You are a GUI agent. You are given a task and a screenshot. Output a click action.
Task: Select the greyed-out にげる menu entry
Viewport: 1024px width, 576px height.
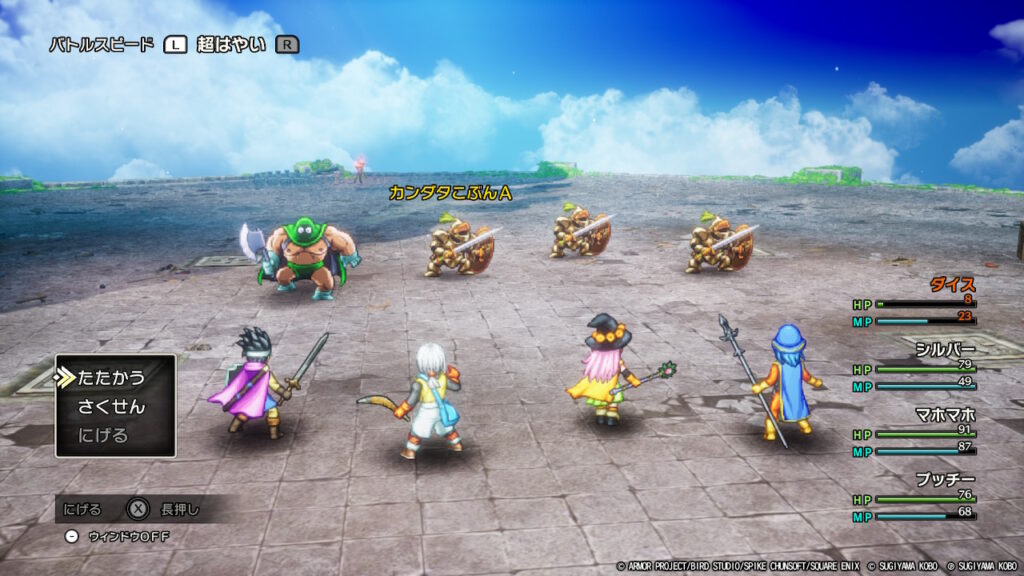point(103,436)
